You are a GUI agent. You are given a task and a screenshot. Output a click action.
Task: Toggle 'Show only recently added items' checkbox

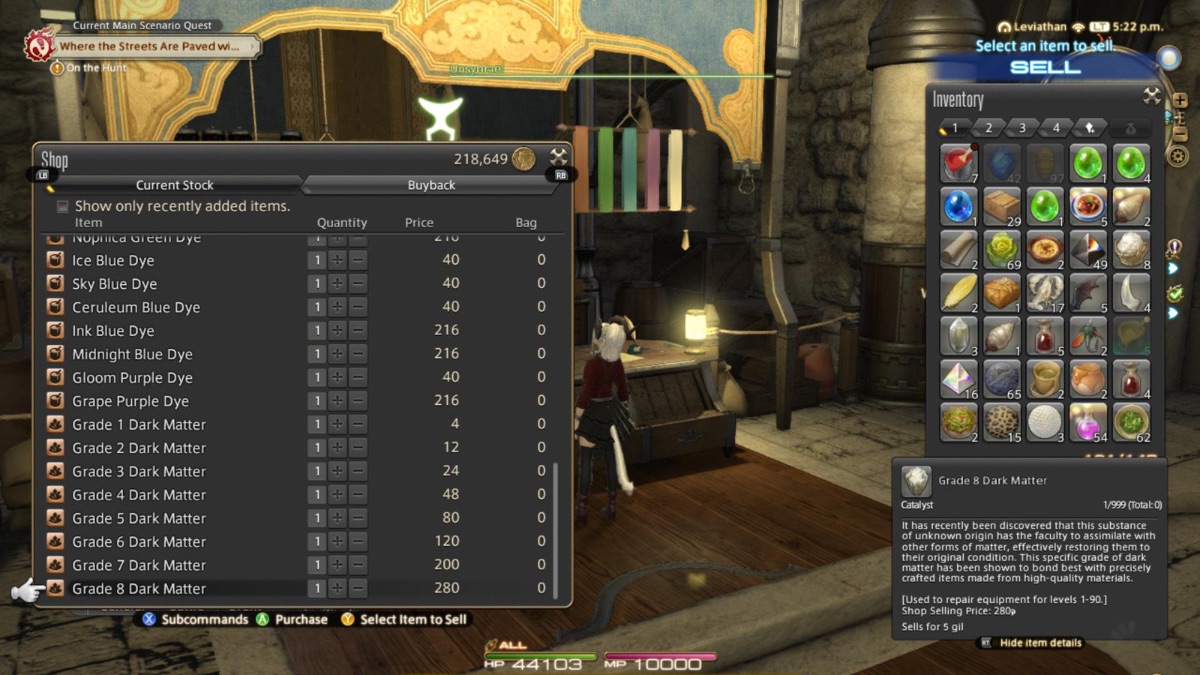point(63,206)
